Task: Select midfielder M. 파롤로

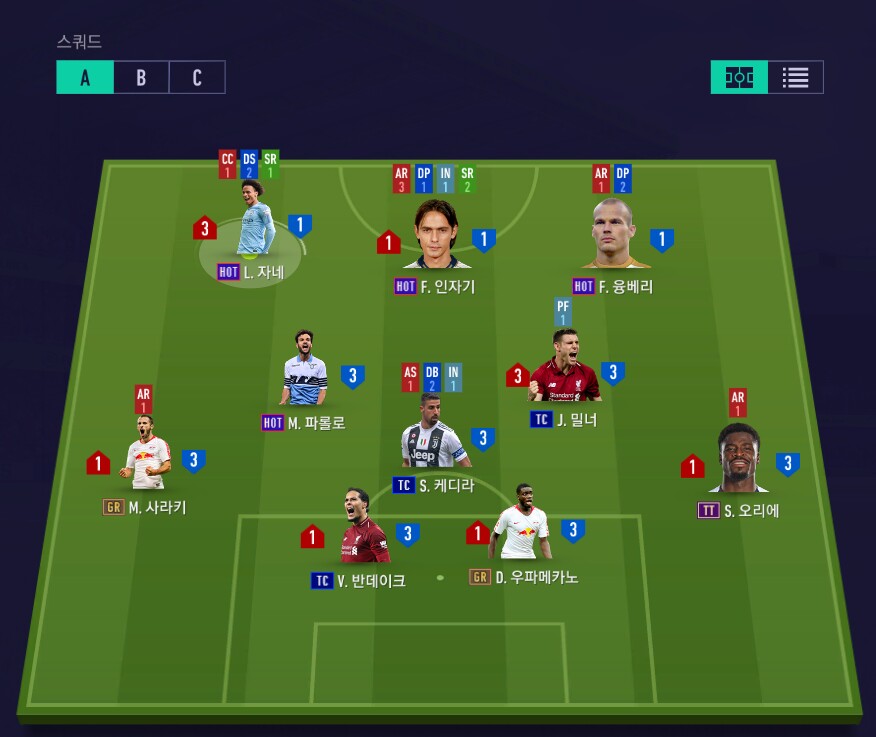Action: pyautogui.click(x=305, y=371)
